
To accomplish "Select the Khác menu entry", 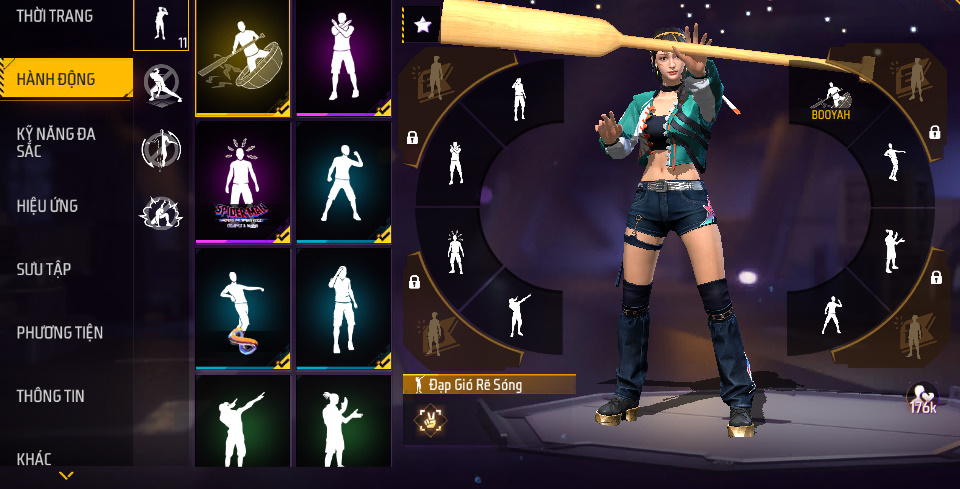I will coord(34,459).
